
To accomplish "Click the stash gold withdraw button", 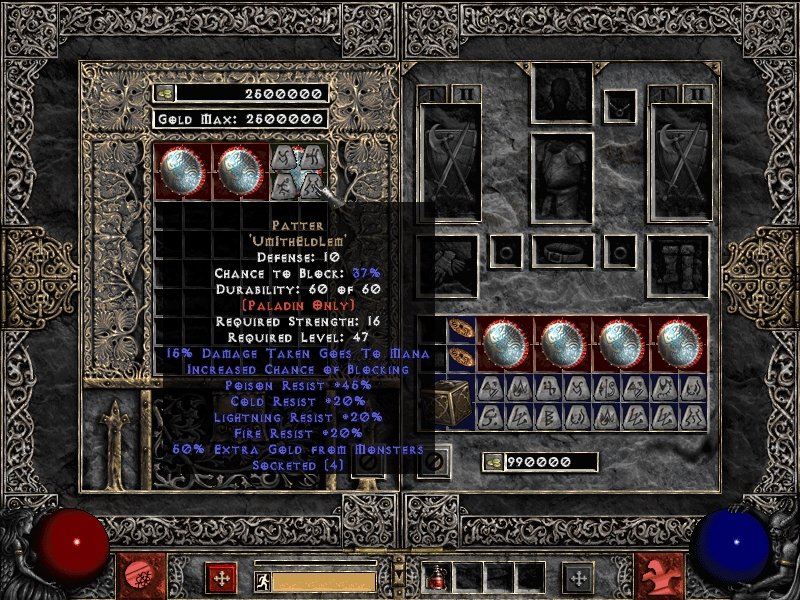I will click(x=164, y=93).
